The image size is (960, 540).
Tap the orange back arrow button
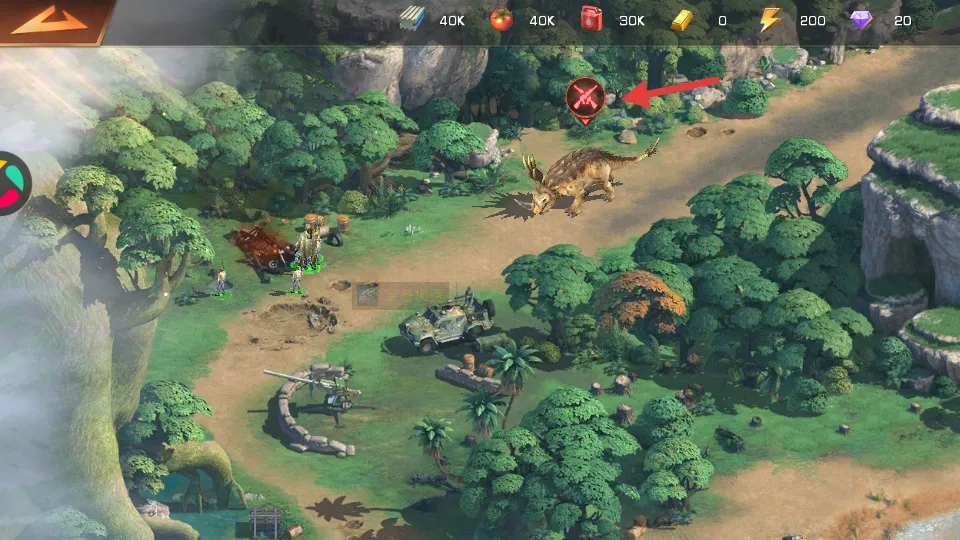[50, 20]
